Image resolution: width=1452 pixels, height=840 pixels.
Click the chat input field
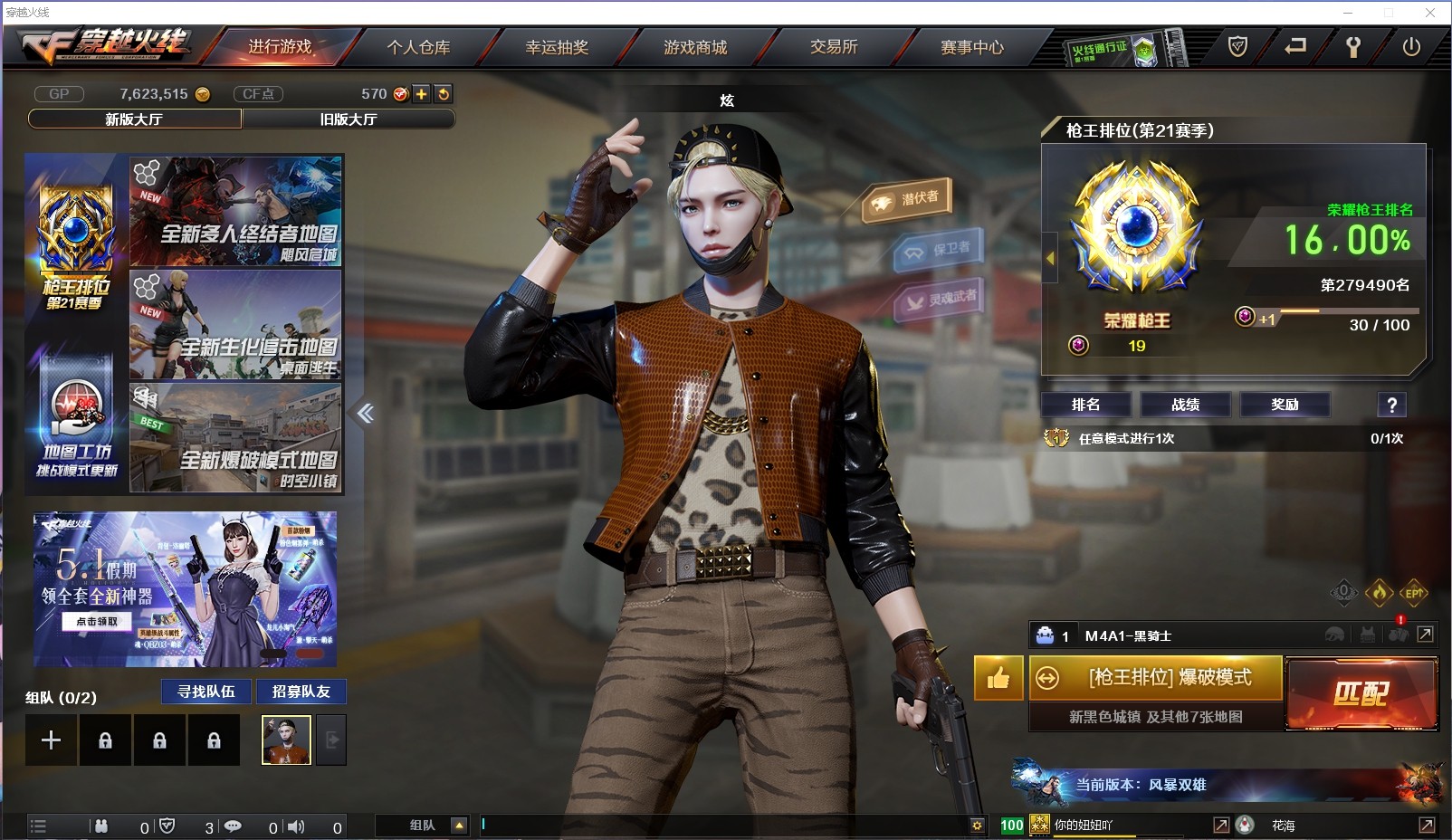click(x=724, y=825)
